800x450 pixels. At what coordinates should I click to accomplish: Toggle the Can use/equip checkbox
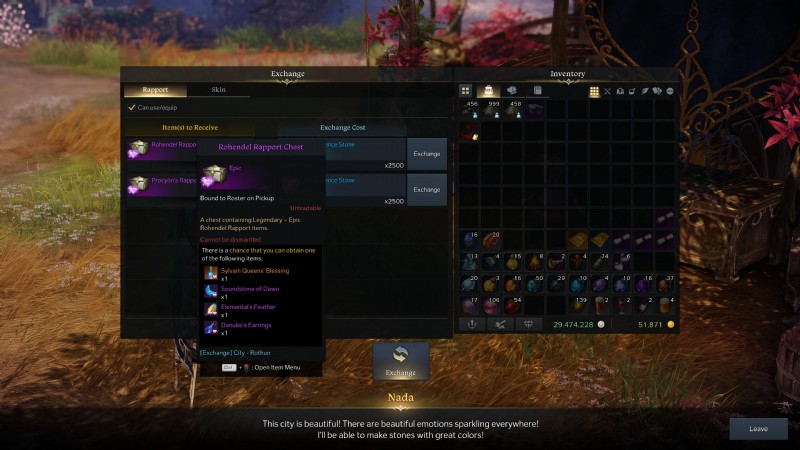click(131, 107)
